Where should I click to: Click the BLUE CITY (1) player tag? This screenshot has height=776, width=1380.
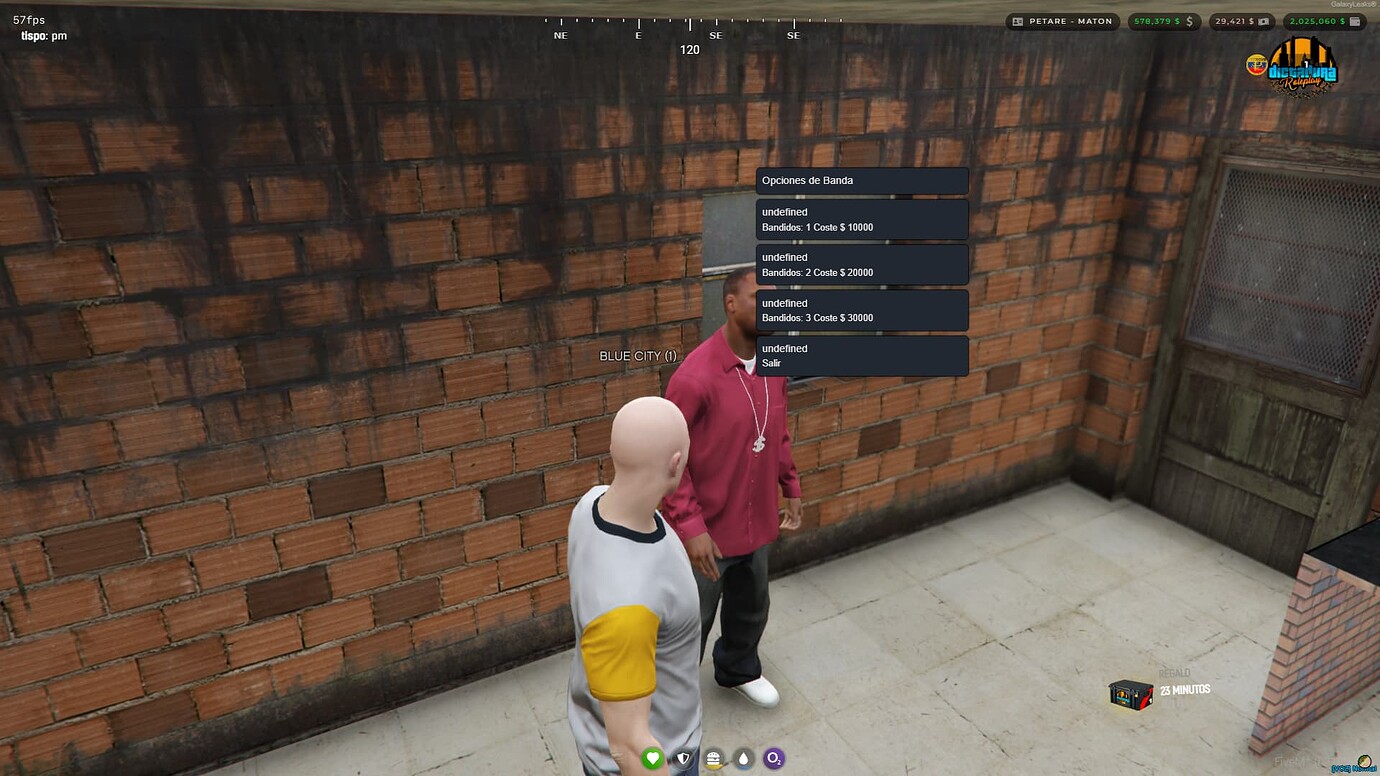click(637, 355)
